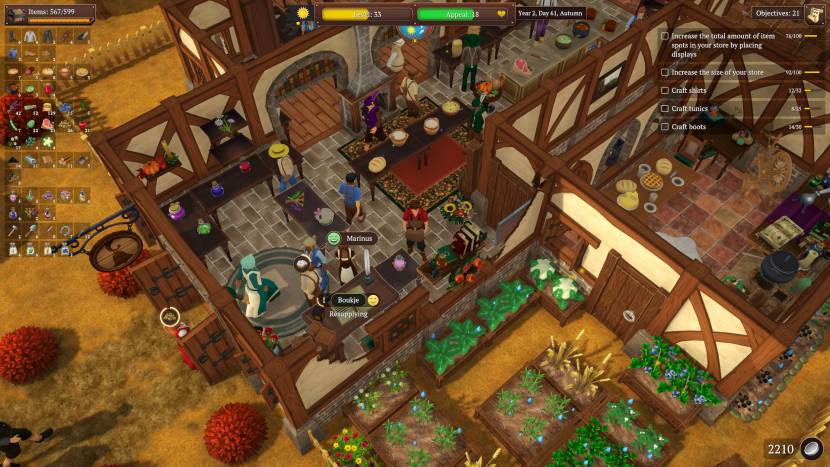Check 'Increase the size of your store' objective
Viewport: 830px width, 467px height.
pyautogui.click(x=665, y=72)
